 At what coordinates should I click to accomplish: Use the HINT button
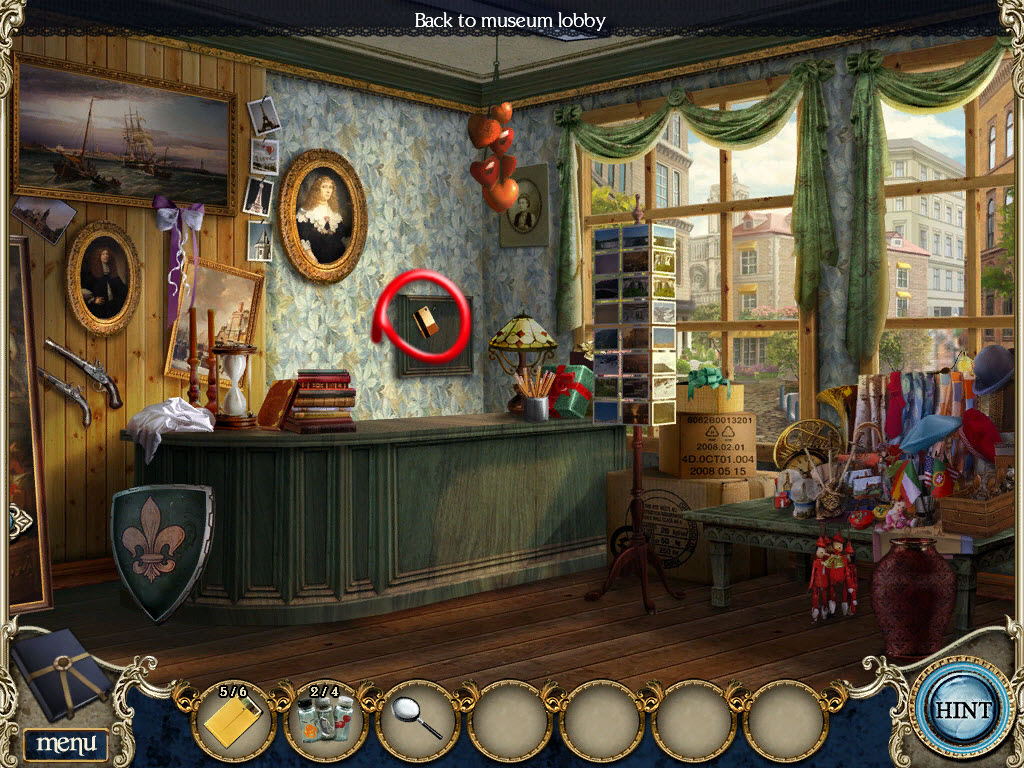962,711
